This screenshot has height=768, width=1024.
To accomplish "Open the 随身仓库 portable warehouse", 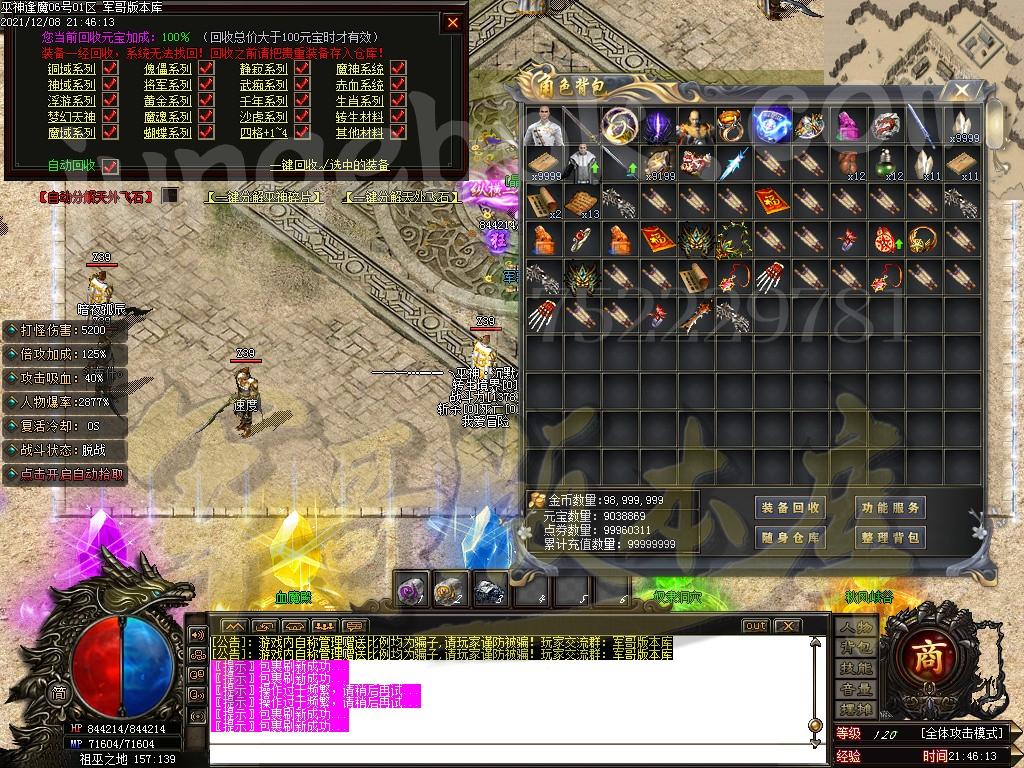I will 790,538.
